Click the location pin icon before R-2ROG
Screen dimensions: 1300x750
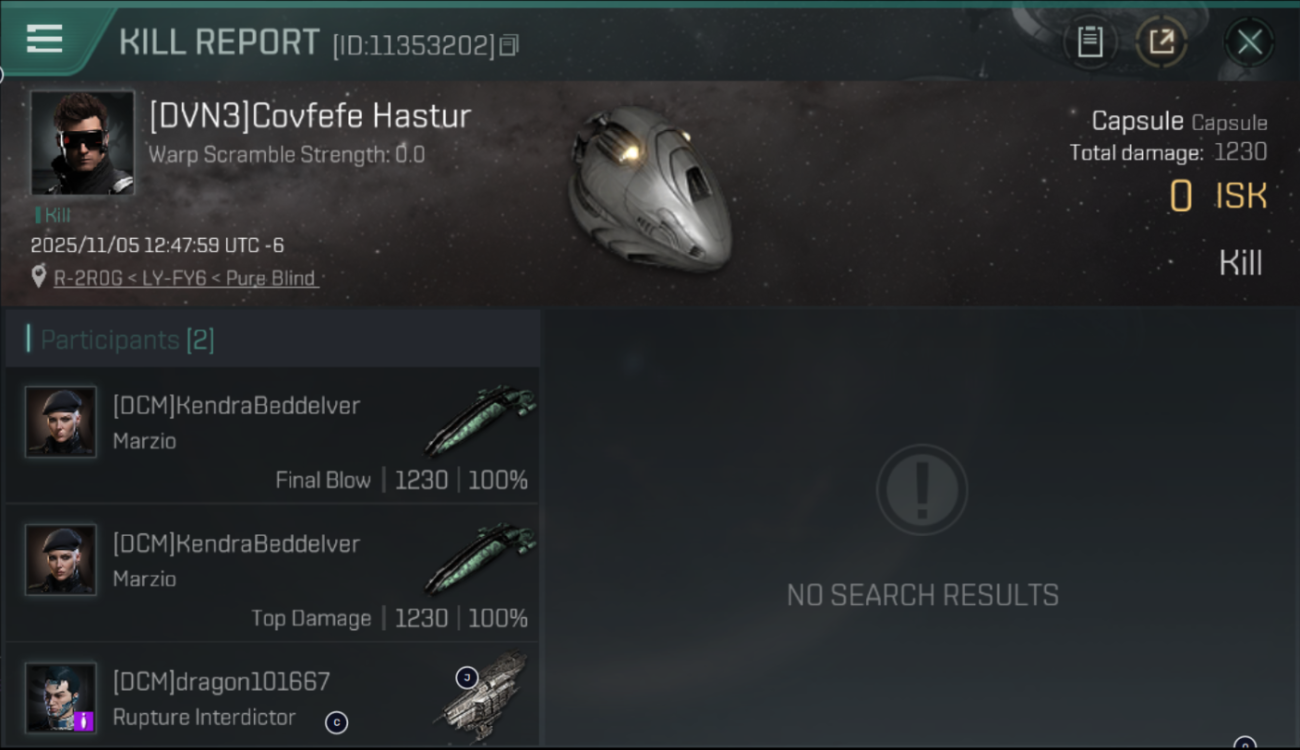coord(37,279)
